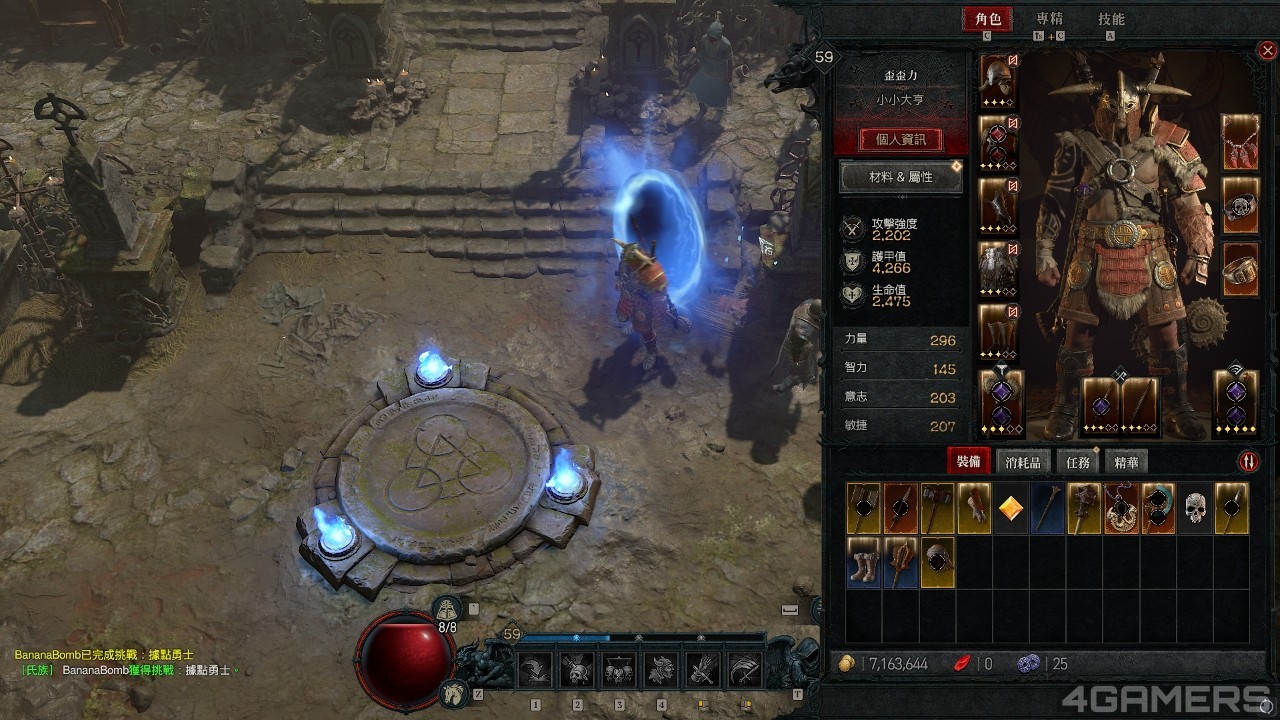This screenshot has width=1280, height=720.
Task: Select the equipped horned helmet slot
Action: (x=998, y=80)
